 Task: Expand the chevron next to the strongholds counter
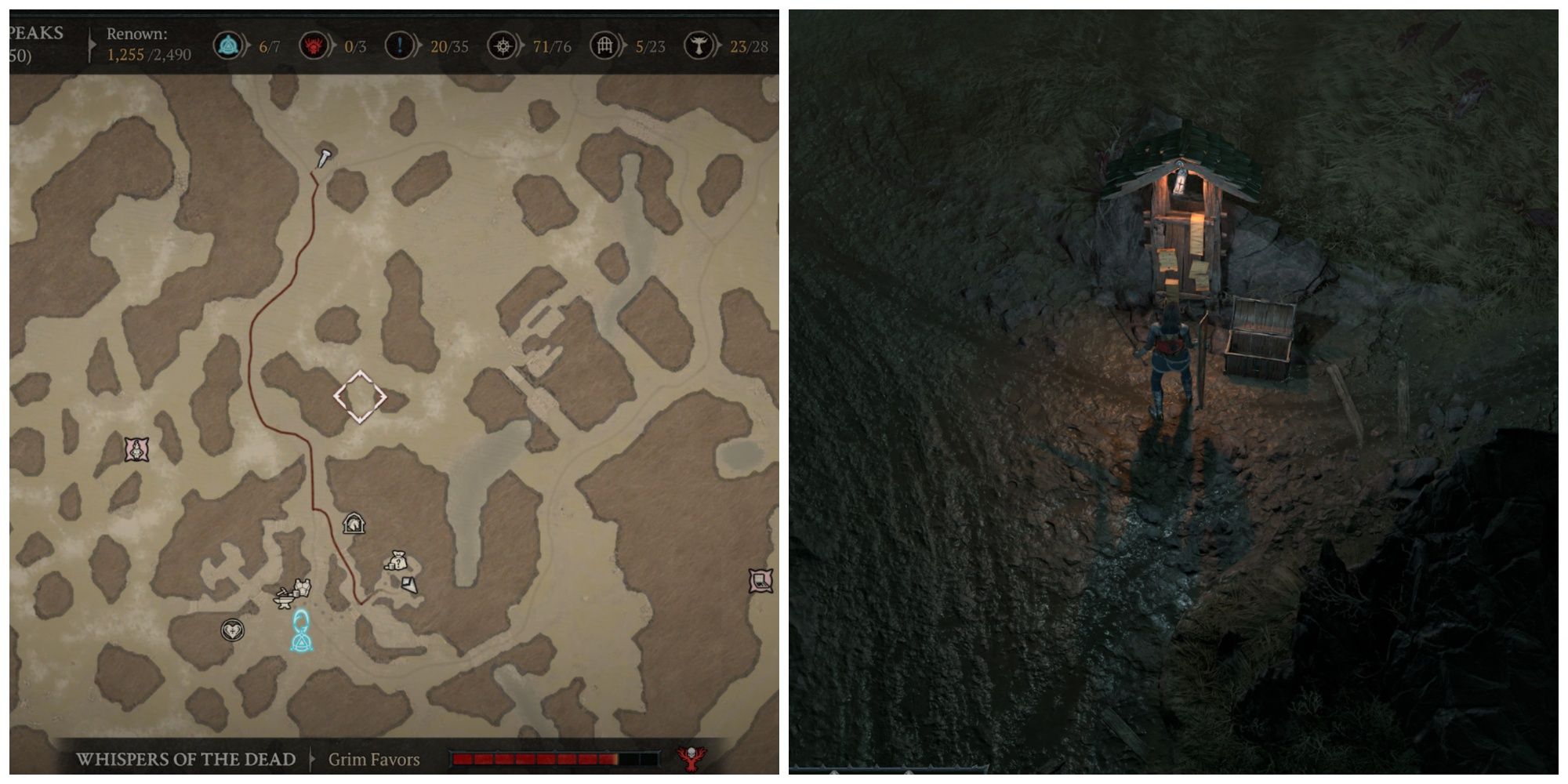click(x=719, y=45)
